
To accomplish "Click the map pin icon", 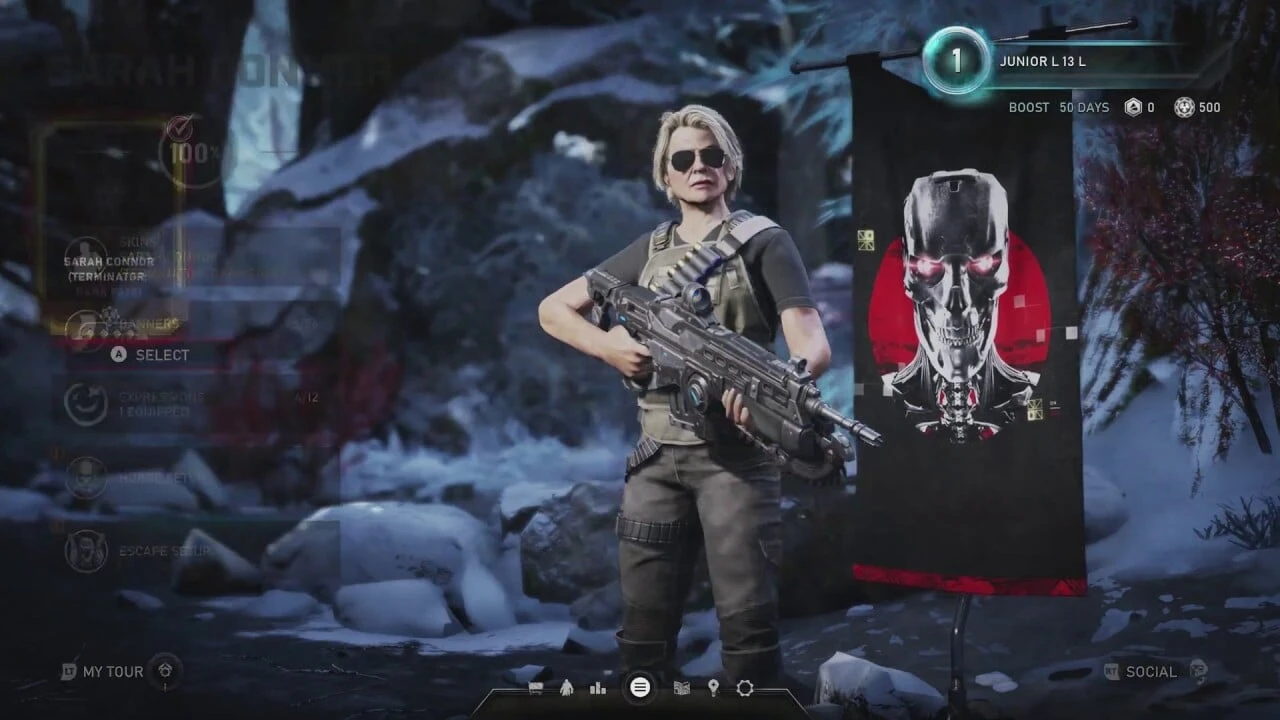I will tap(713, 688).
